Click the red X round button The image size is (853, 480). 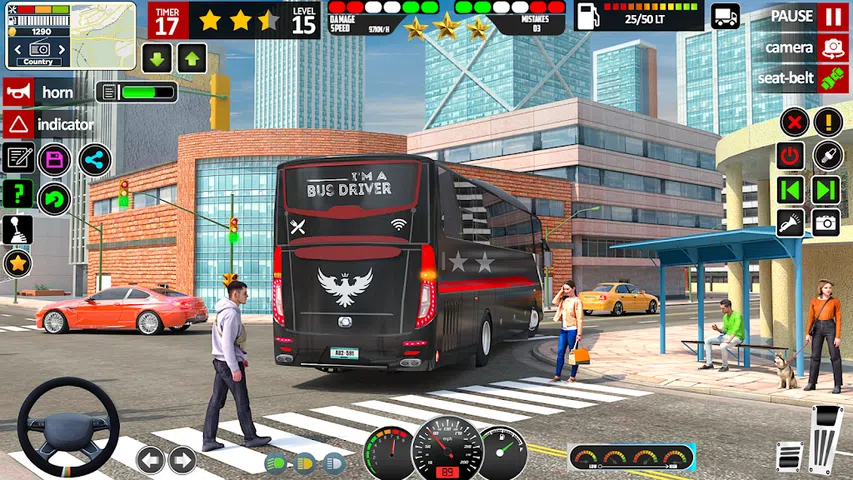pos(793,123)
